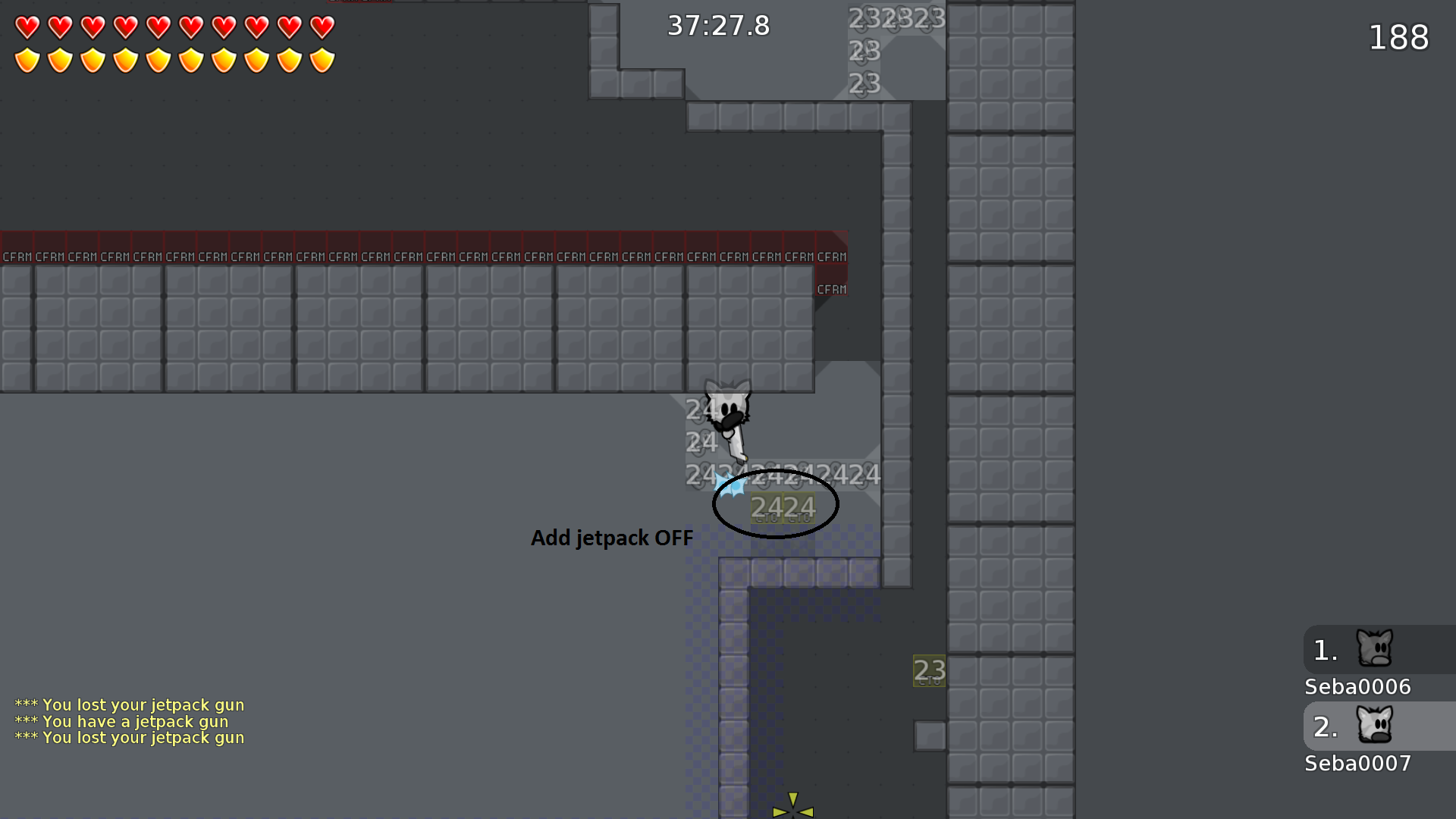Screen dimensions: 1456x819
Task: Click the blue star pickup effect
Action: tap(730, 483)
